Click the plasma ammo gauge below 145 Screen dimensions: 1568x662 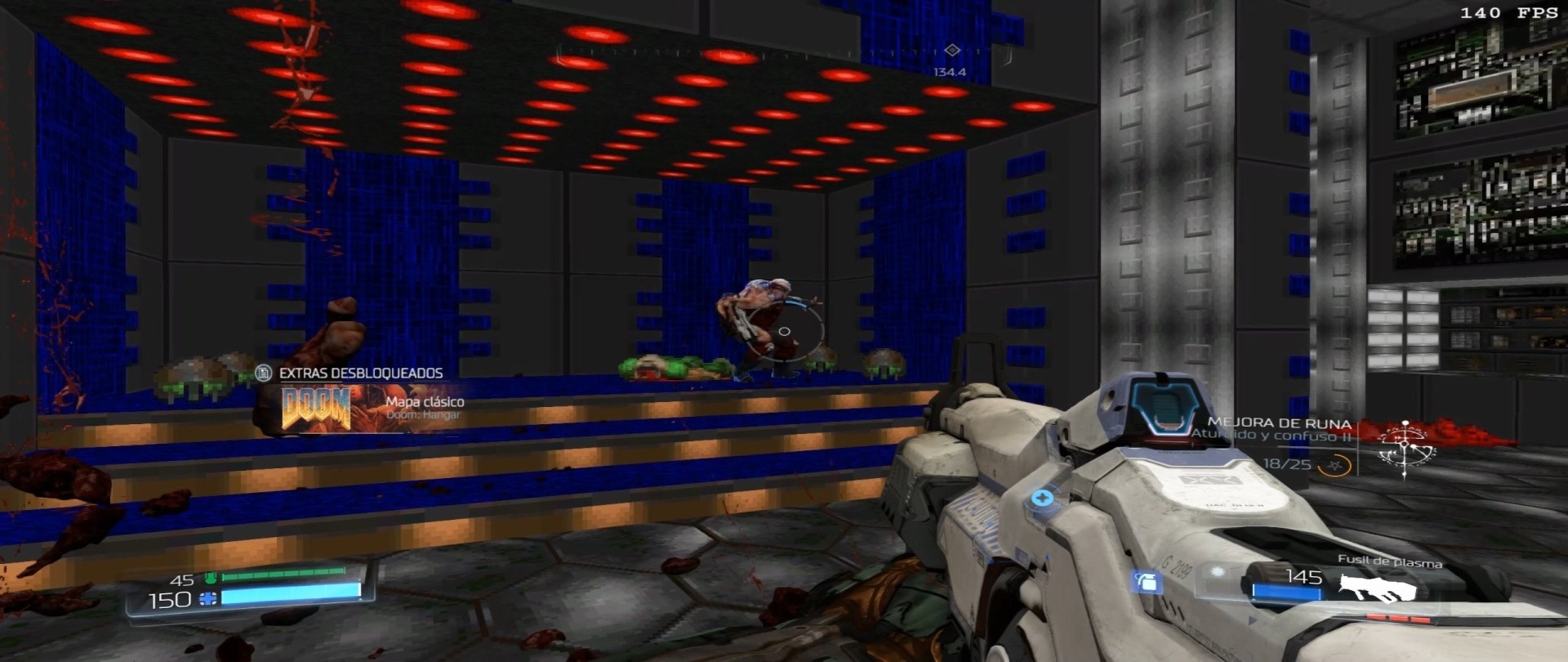(x=1285, y=590)
